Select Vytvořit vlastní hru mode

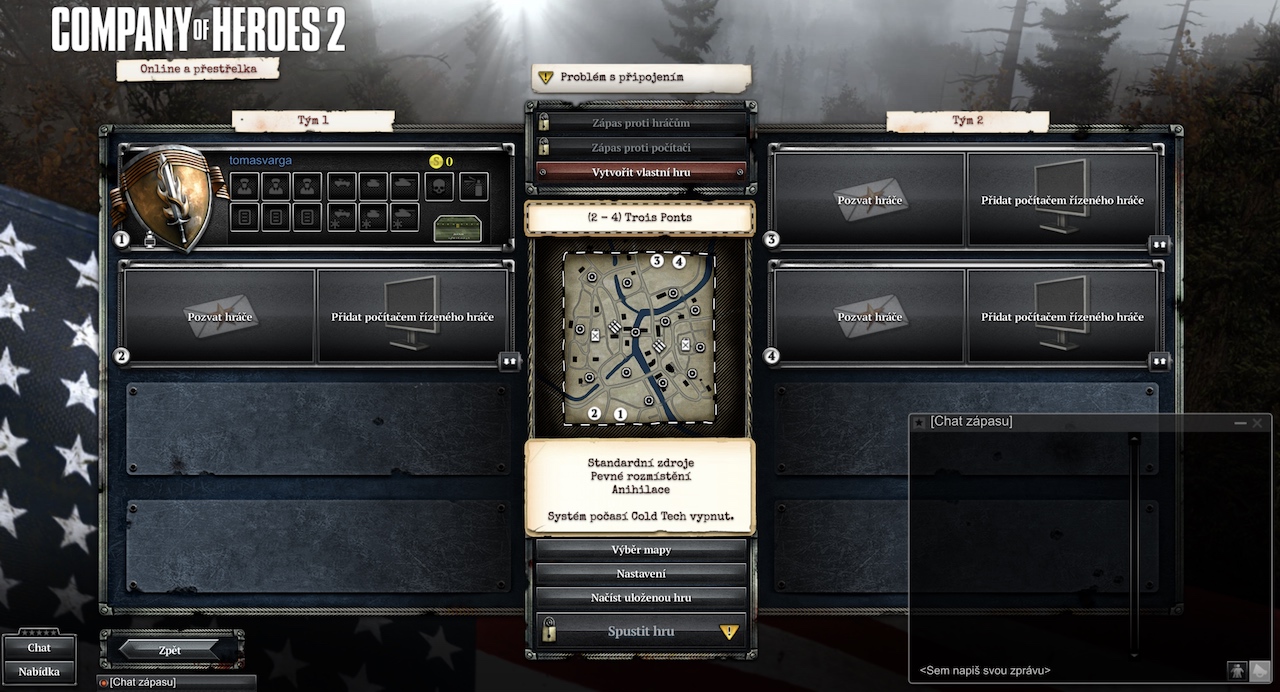641,172
